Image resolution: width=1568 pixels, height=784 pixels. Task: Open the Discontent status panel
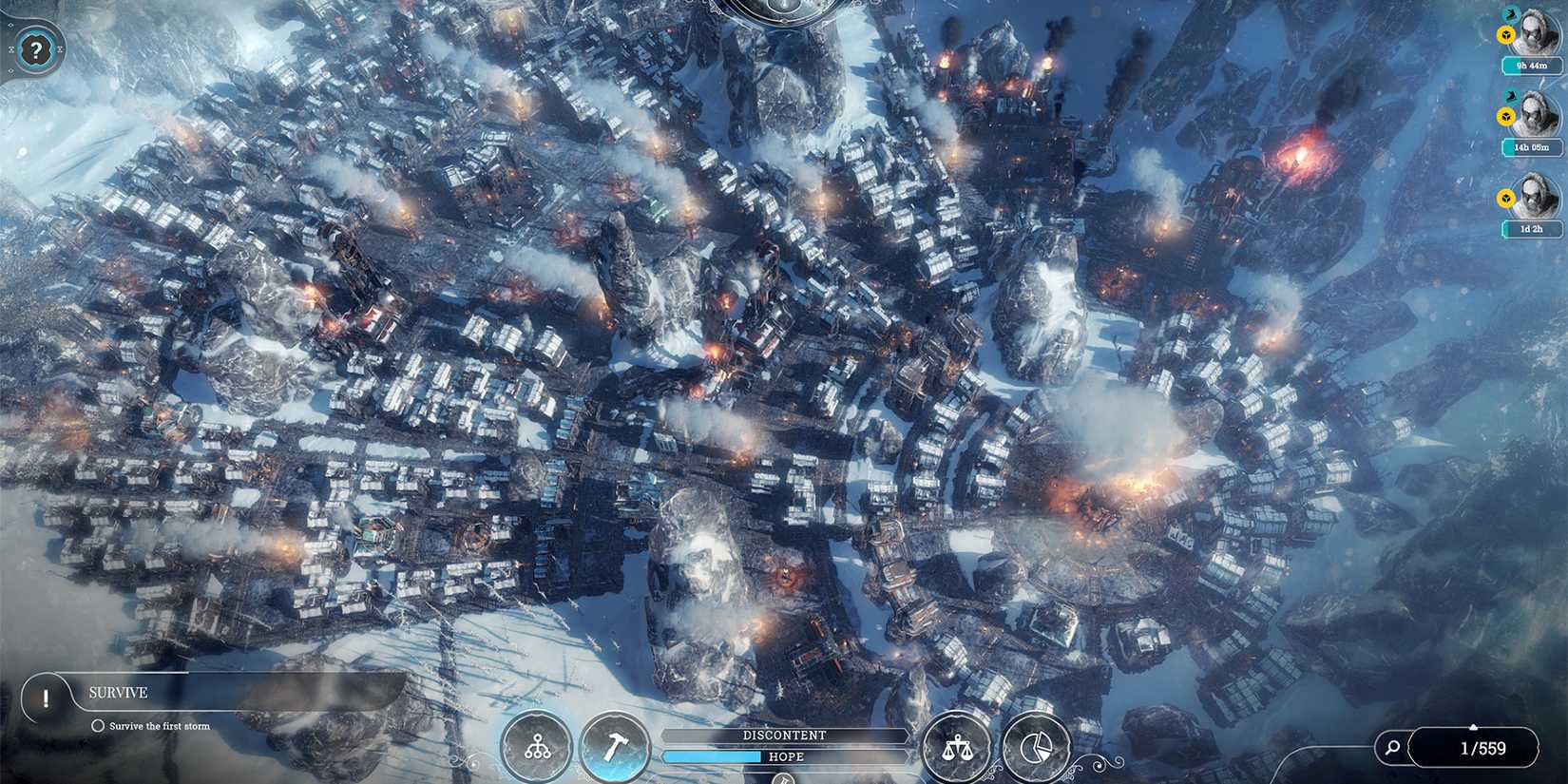[x=784, y=735]
